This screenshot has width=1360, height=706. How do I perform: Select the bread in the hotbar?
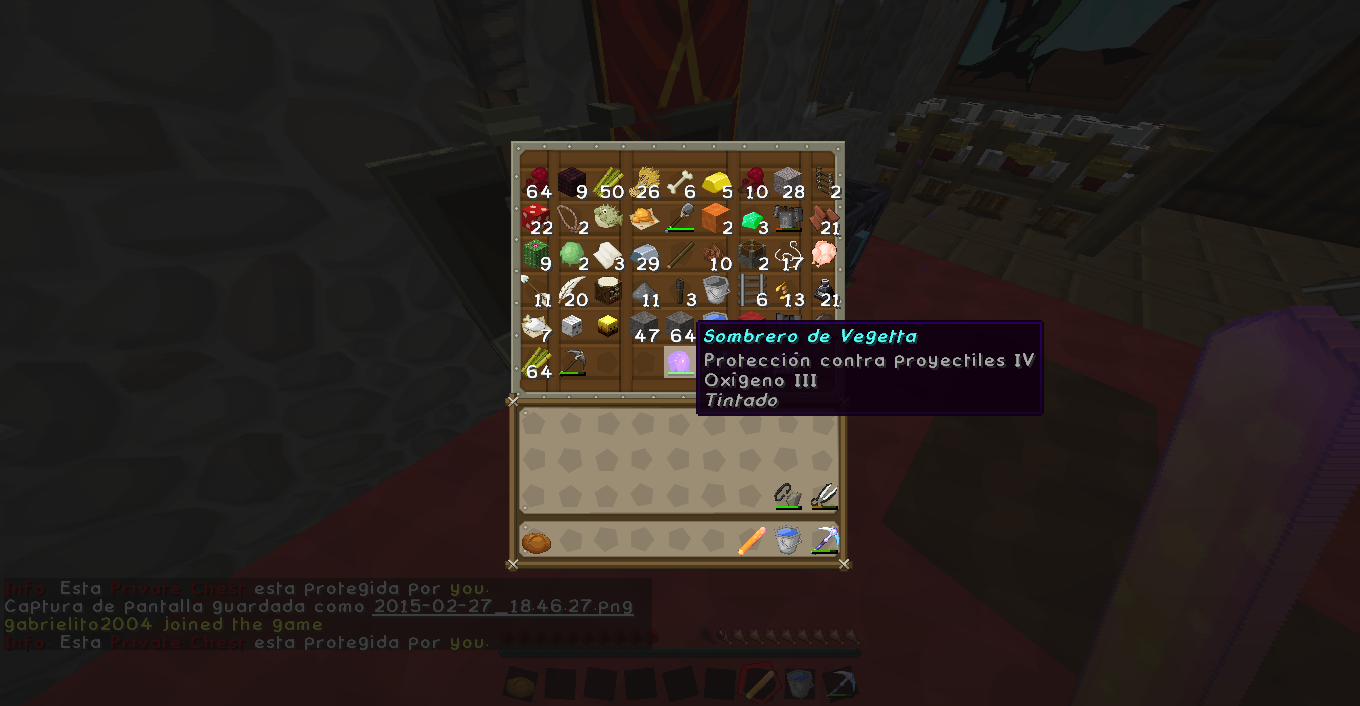click(536, 541)
